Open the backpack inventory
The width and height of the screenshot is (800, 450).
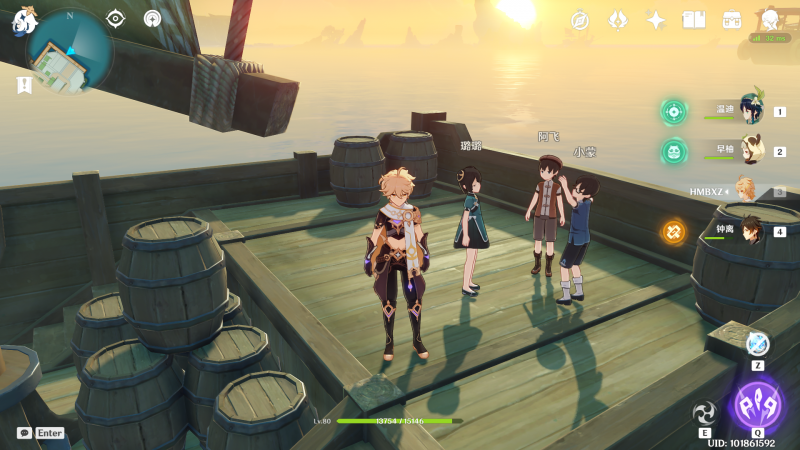click(x=732, y=20)
